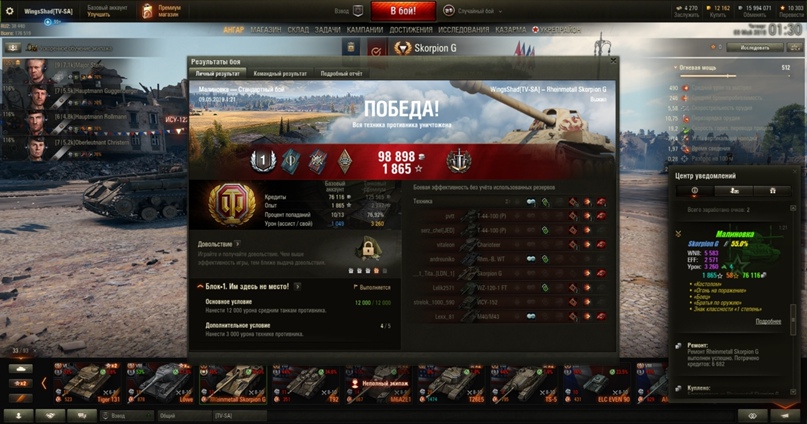
Task: Start battle with the red В бой! button
Action: tap(404, 11)
